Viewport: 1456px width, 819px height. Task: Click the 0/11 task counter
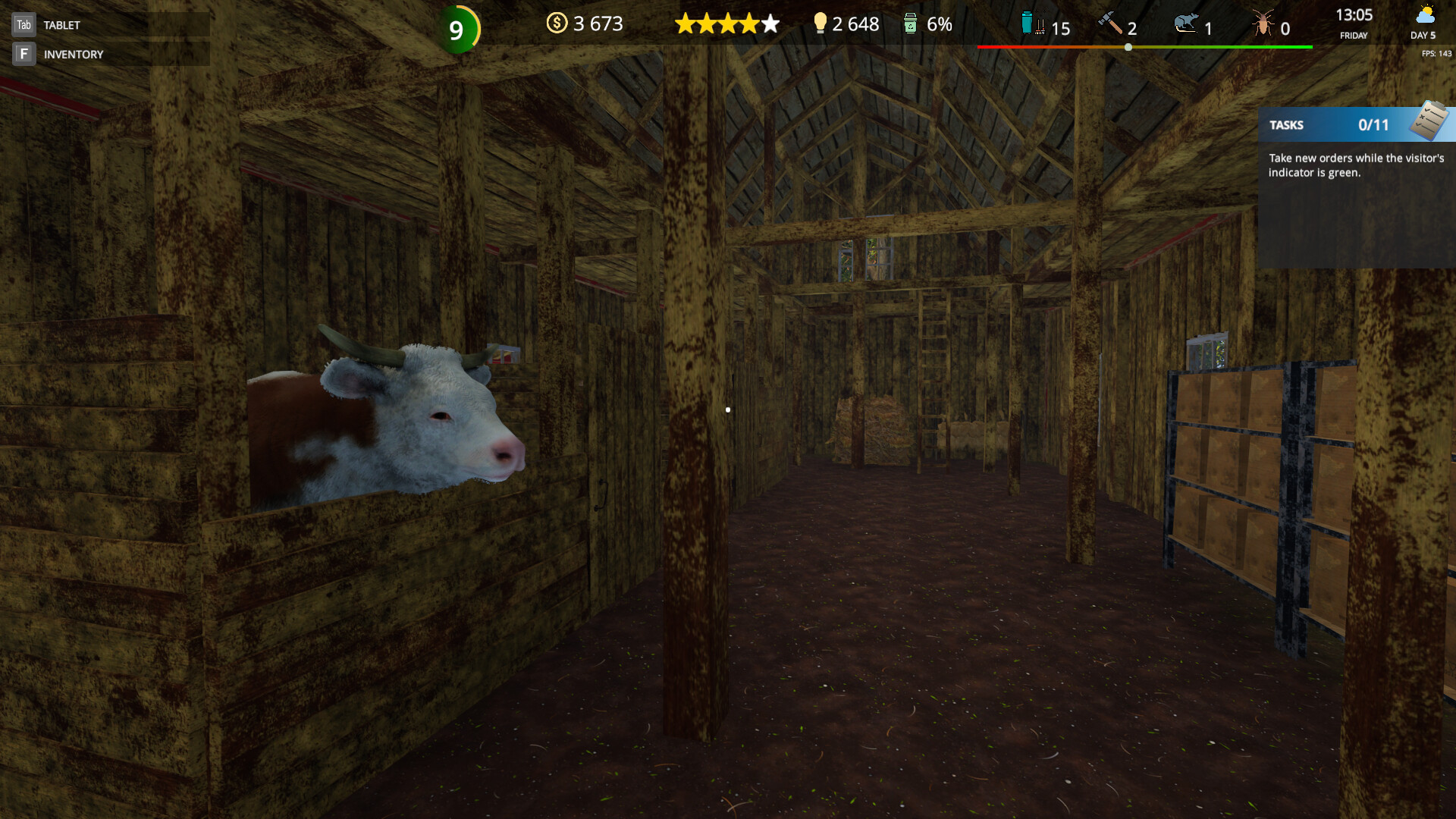click(x=1374, y=125)
